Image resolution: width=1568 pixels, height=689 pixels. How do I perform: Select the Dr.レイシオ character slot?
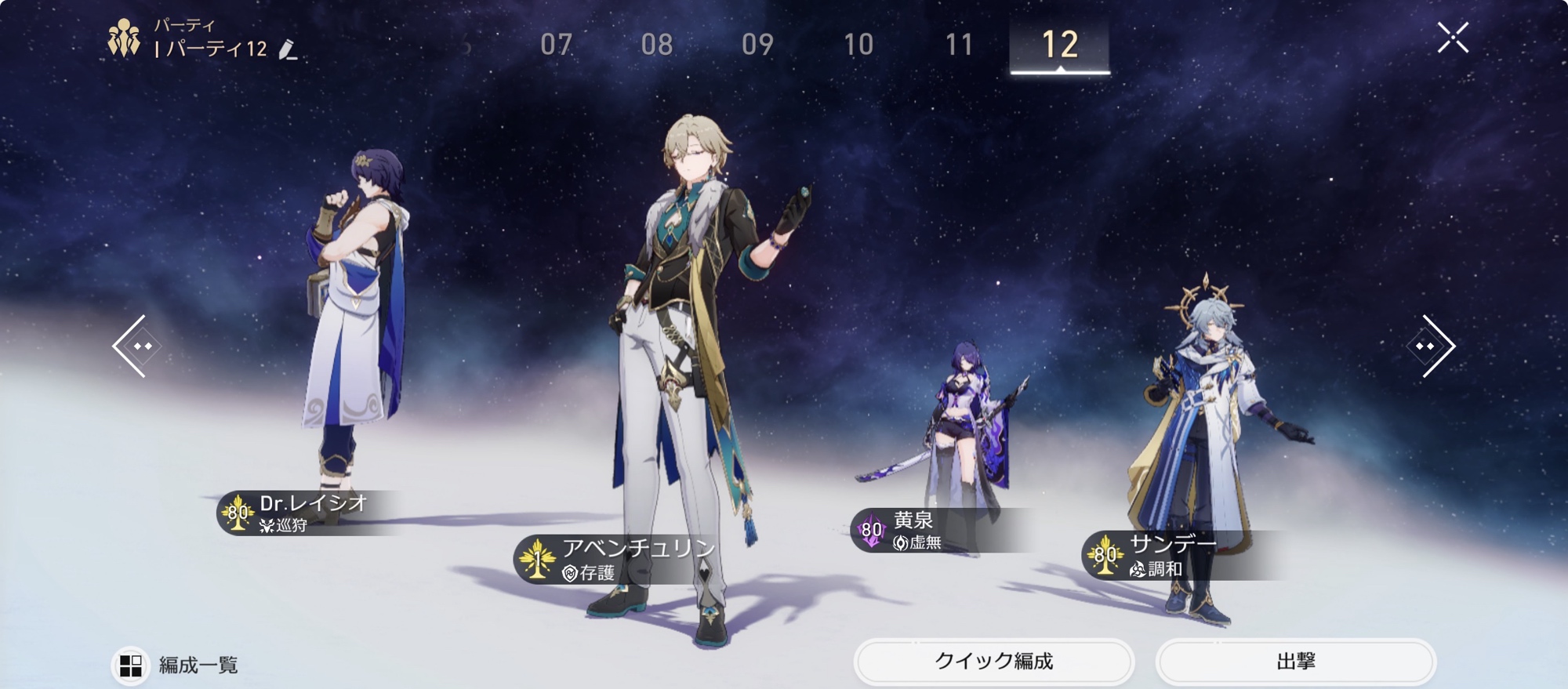[357, 329]
